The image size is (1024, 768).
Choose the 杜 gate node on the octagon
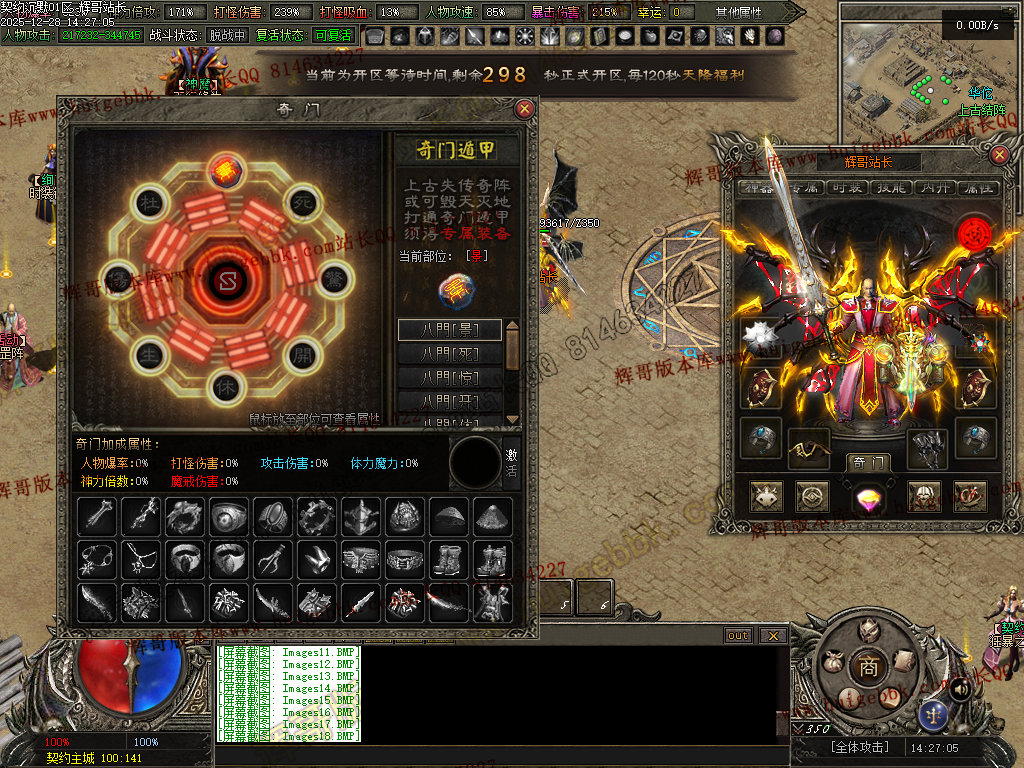149,203
